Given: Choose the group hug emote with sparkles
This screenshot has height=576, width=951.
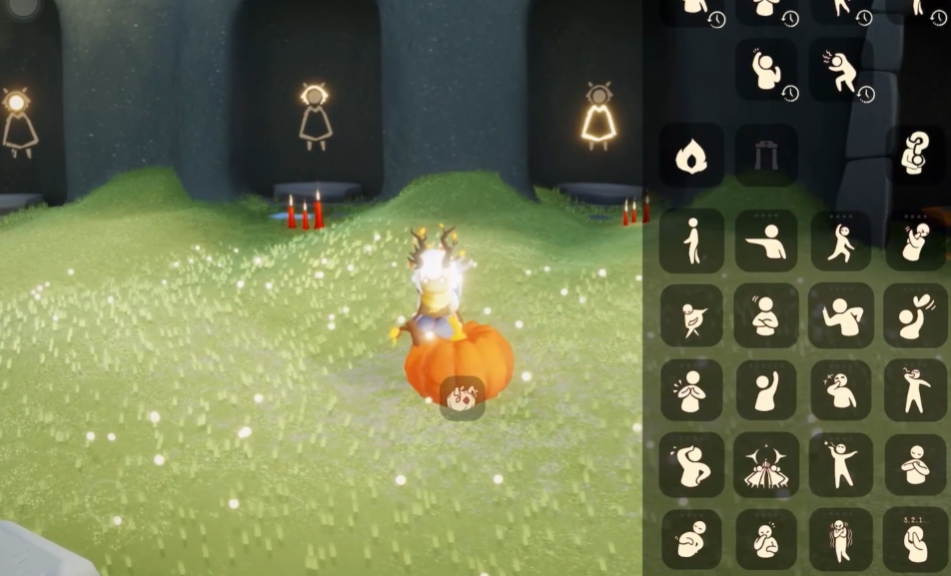Looking at the screenshot, I should (766, 465).
